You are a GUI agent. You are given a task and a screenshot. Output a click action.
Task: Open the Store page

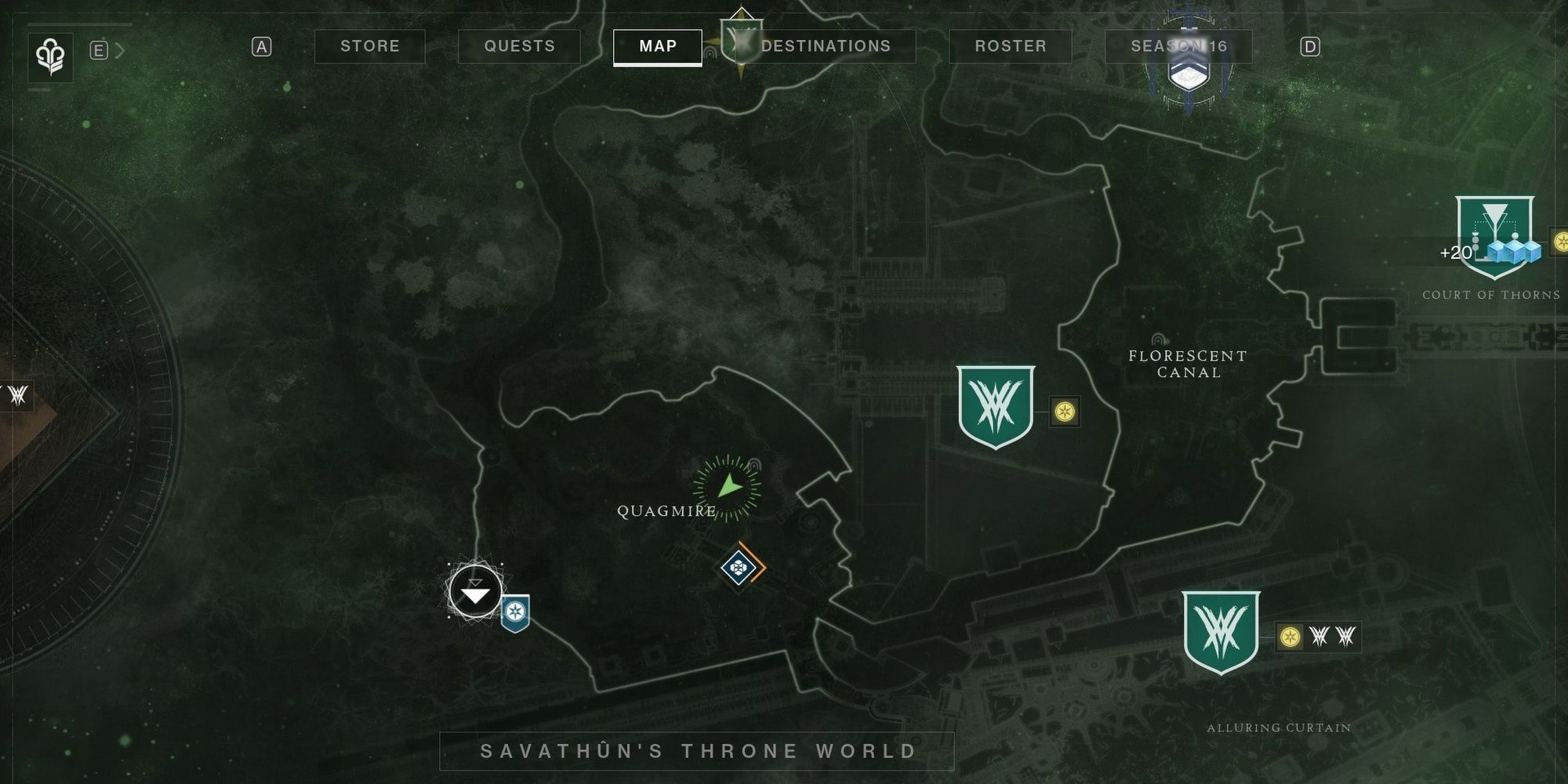tap(370, 46)
